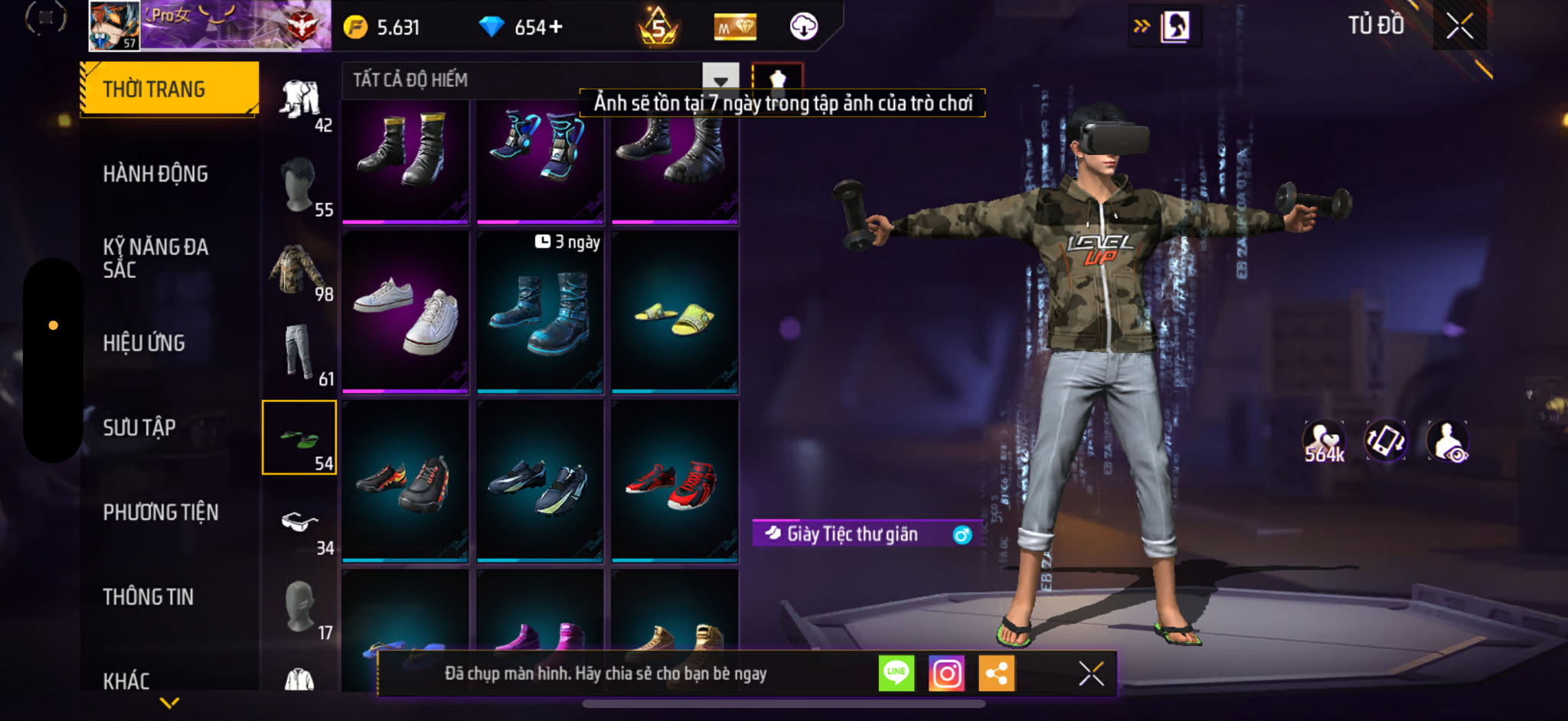Go to the SƯU TẬP tab
The image size is (1568, 721).
(139, 427)
